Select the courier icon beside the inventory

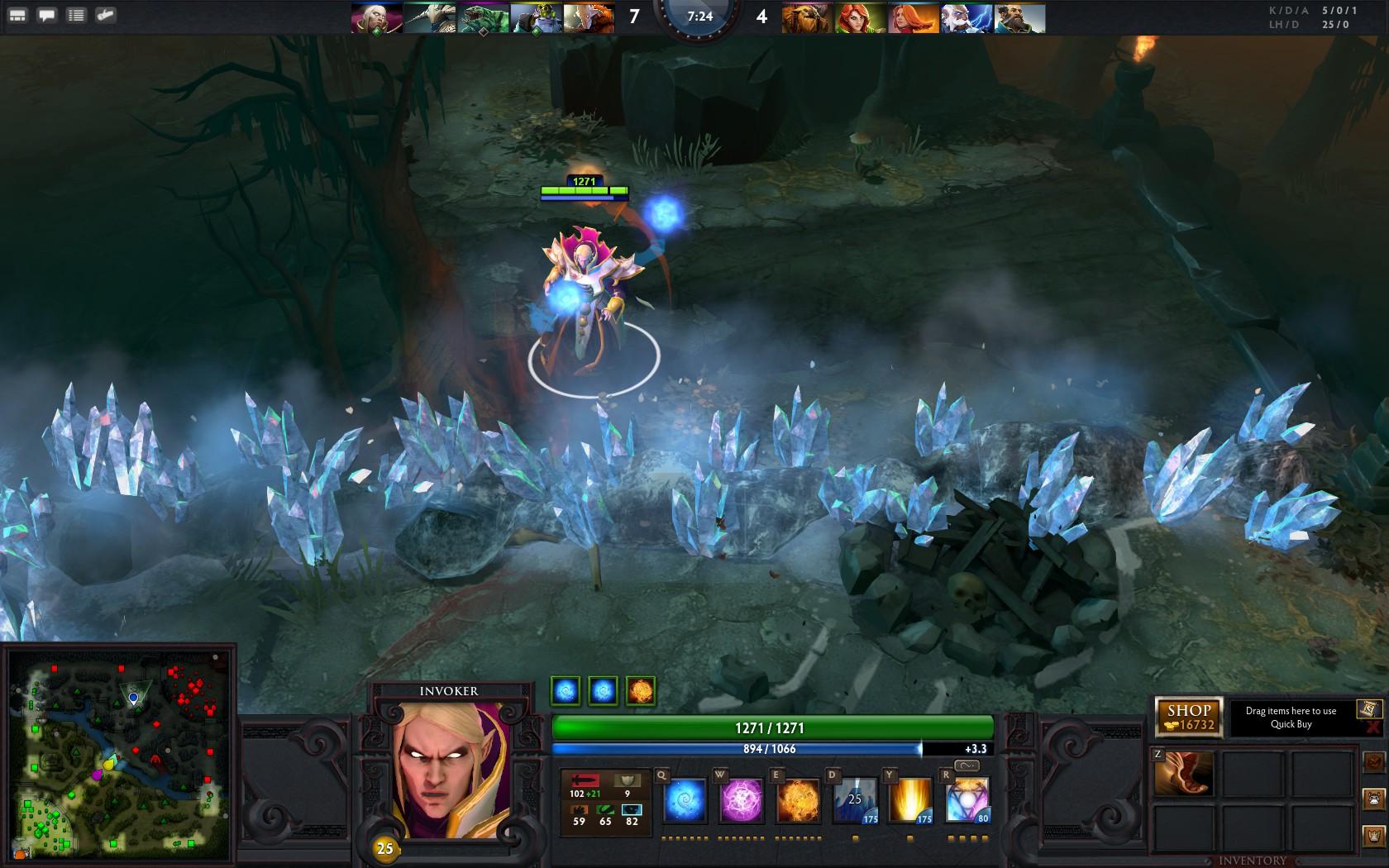point(1373,800)
